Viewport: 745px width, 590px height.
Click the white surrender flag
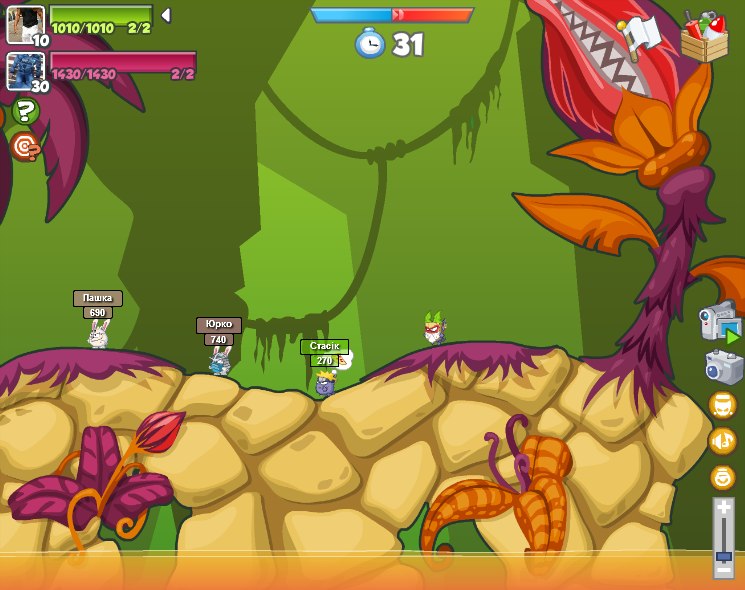pyautogui.click(x=640, y=36)
